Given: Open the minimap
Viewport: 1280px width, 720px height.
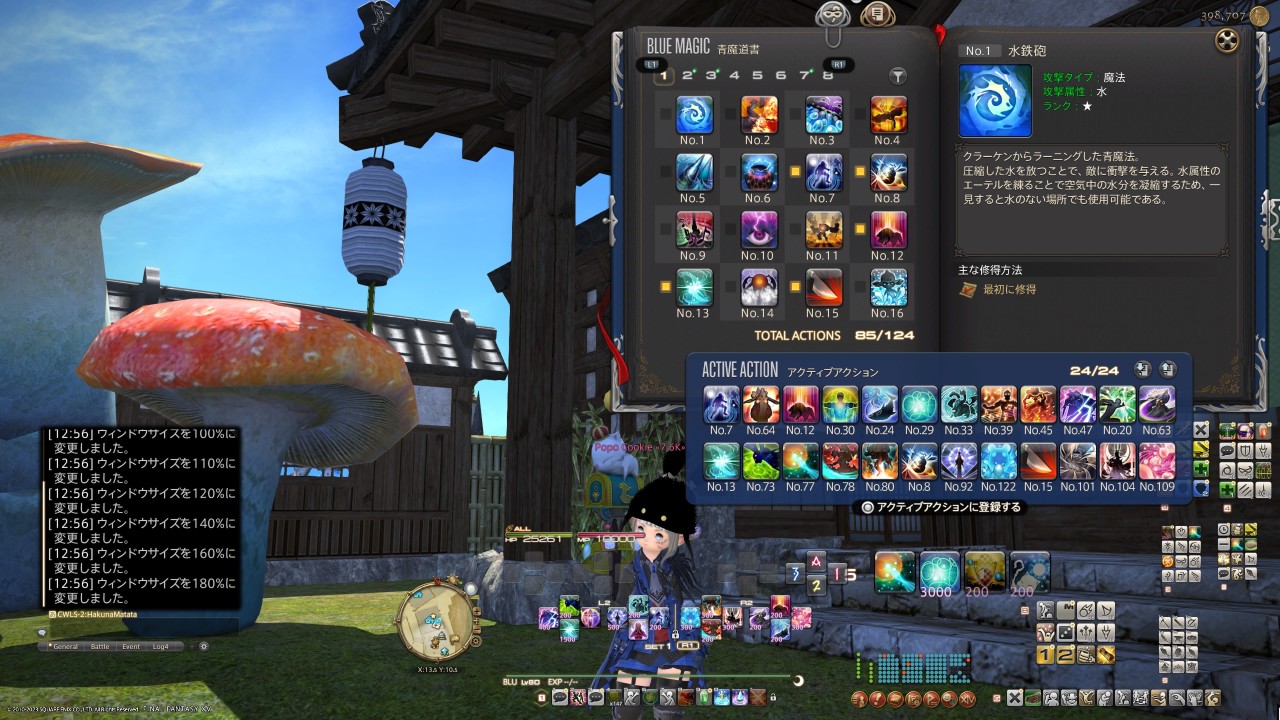Looking at the screenshot, I should 433,622.
